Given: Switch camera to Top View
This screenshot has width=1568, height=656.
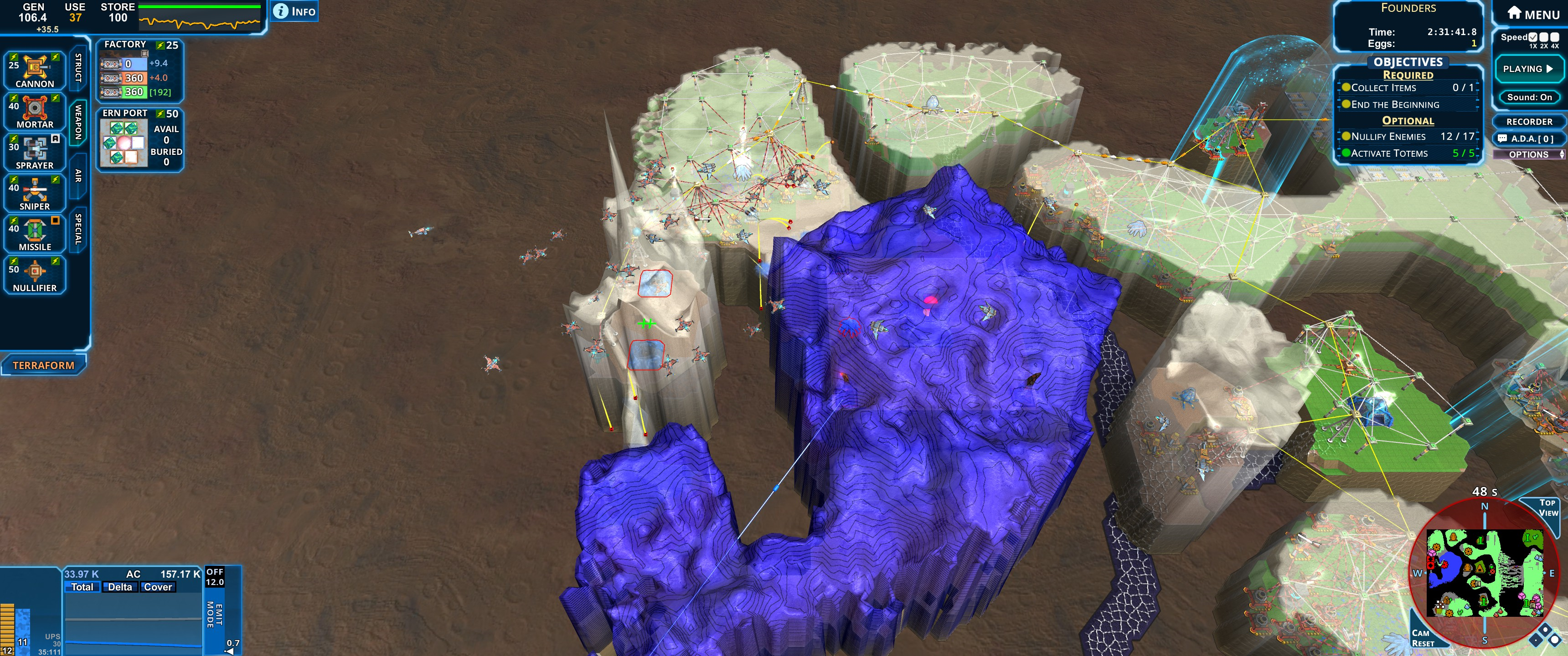Looking at the screenshot, I should [1547, 507].
